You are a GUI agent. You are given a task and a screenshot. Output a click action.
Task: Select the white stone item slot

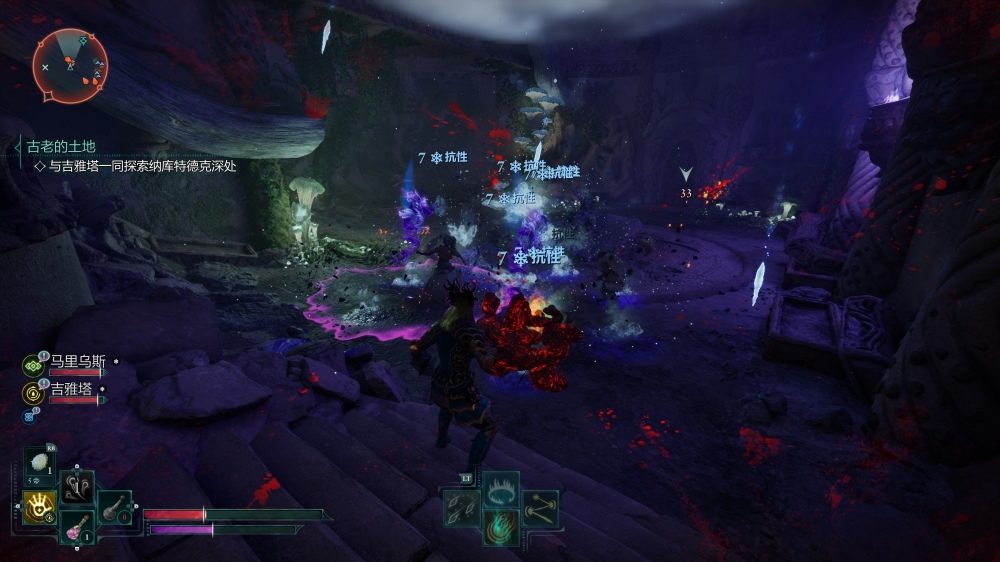point(40,465)
